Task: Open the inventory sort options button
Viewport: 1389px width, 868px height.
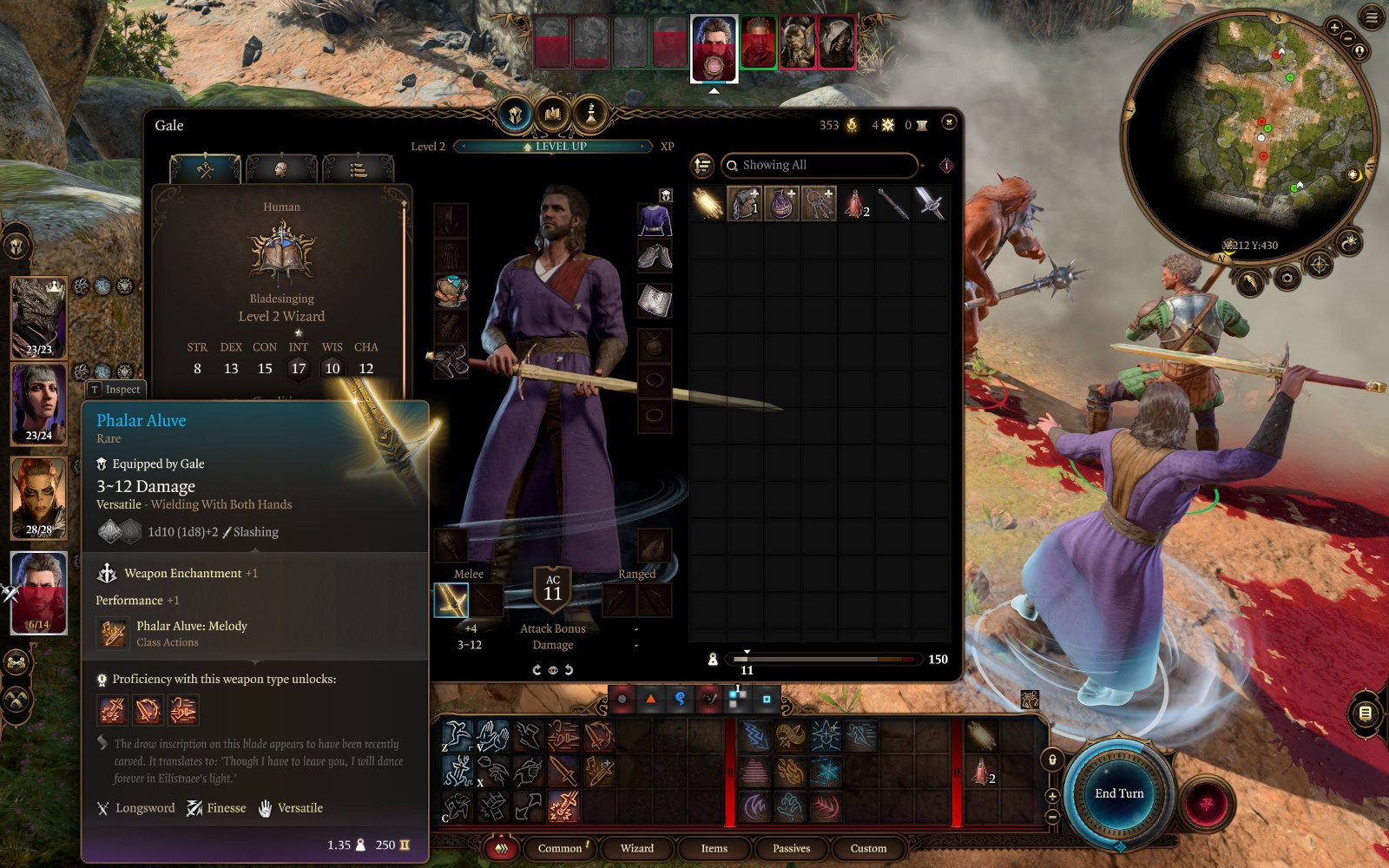Action: [702, 165]
